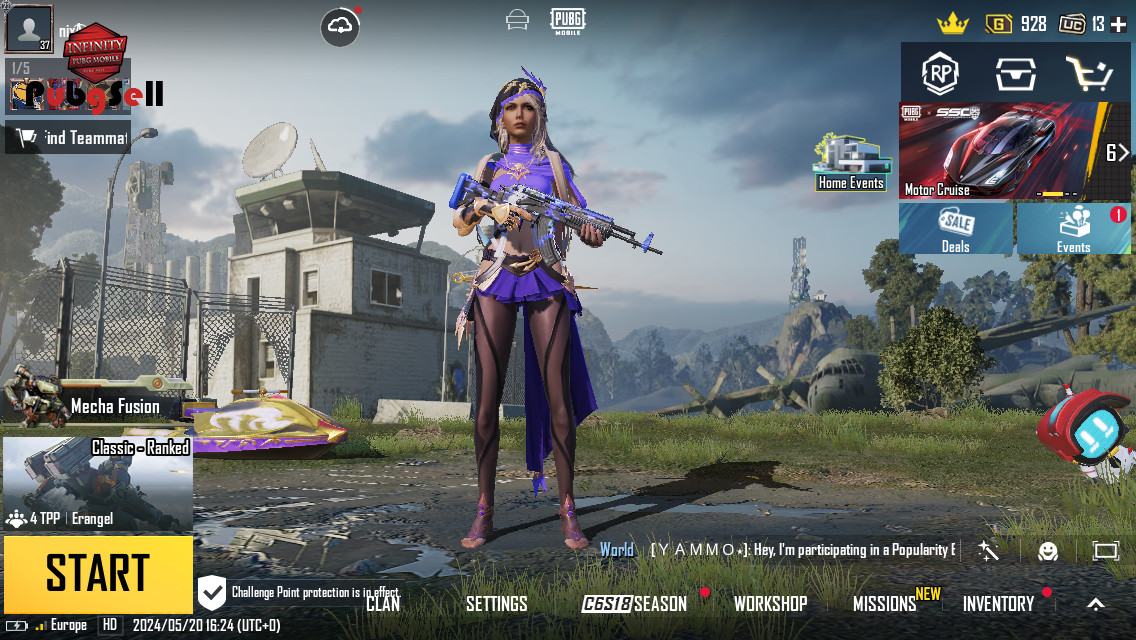Open the shopping cart shop
Screen dimensions: 1136x640
tap(1088, 73)
